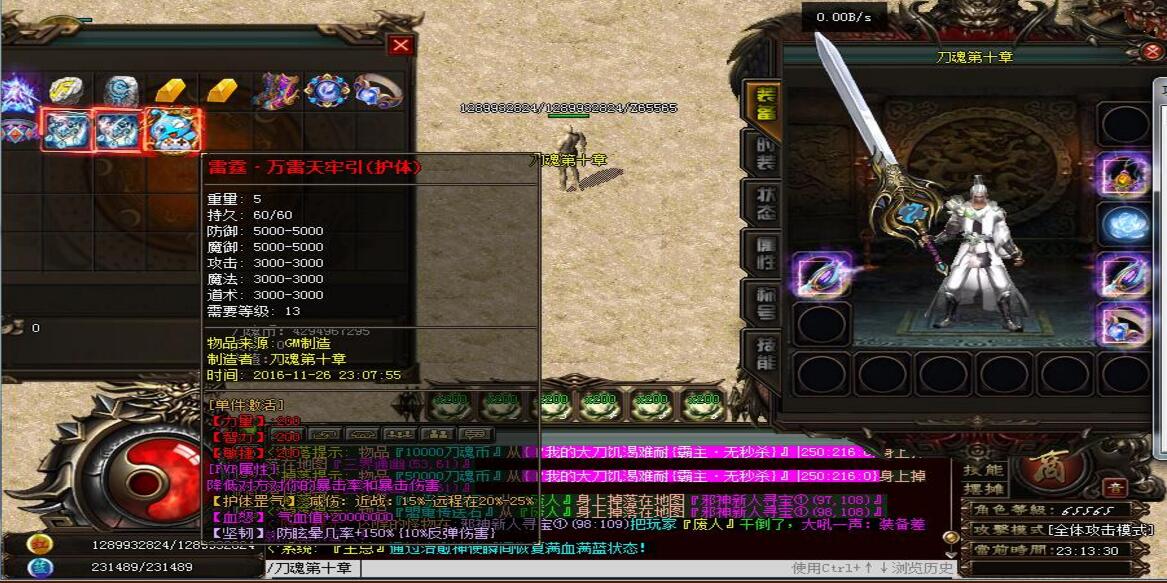Pick the yellow F rune stone
Viewport: 1167px width, 583px height.
click(x=67, y=91)
